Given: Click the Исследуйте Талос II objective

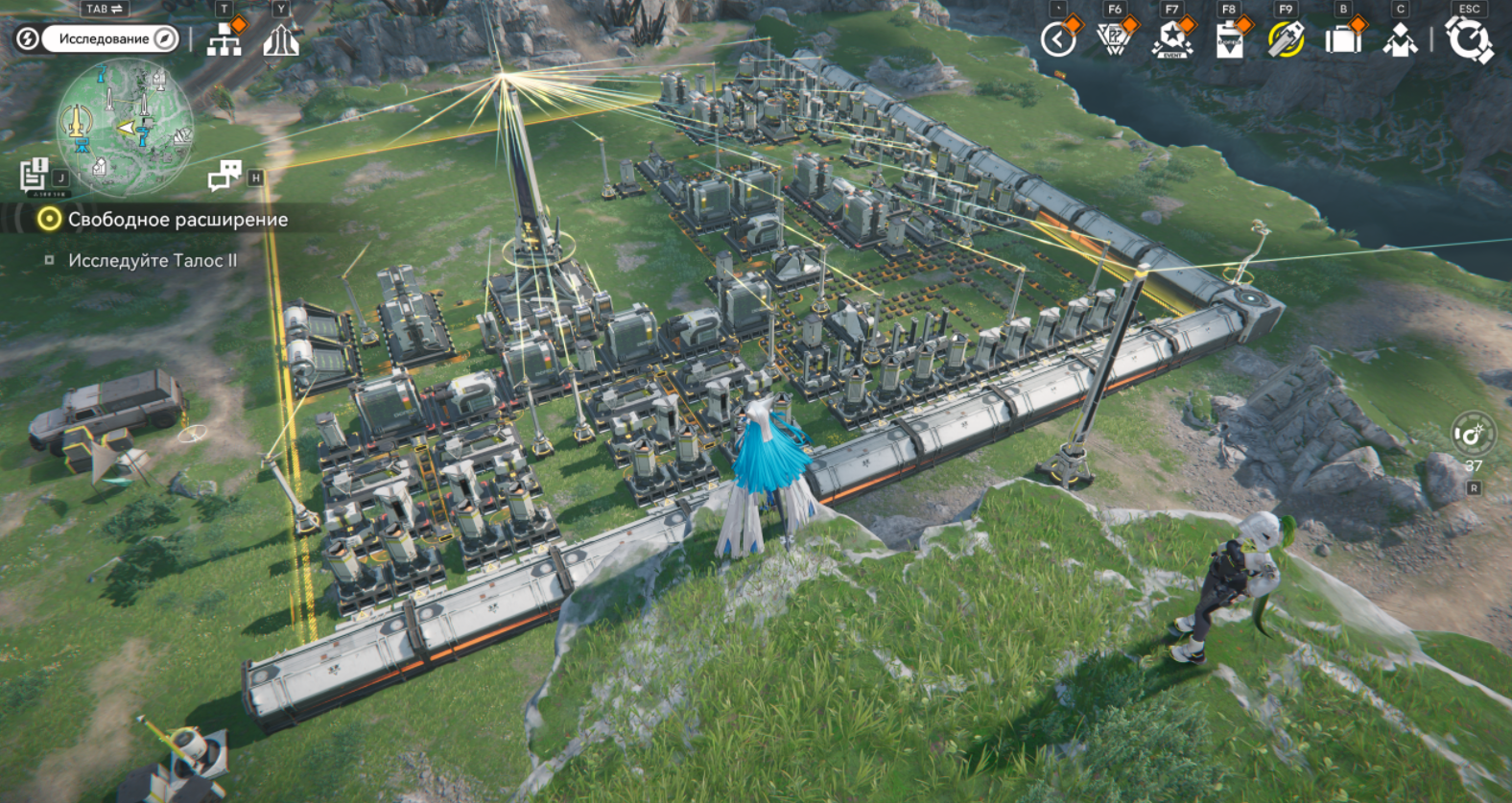Looking at the screenshot, I should click(x=152, y=260).
